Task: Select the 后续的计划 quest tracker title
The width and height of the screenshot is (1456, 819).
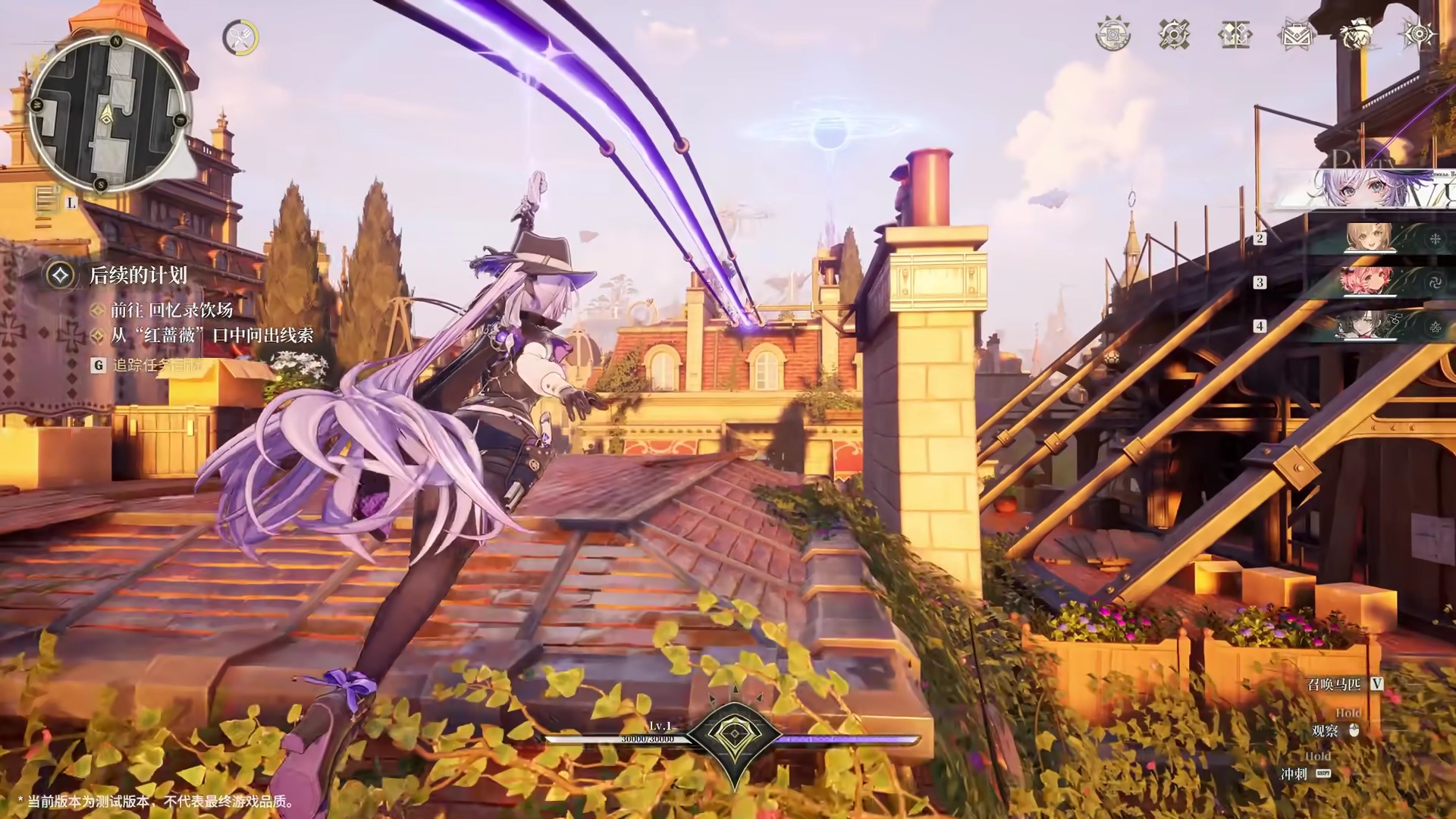Action: [138, 275]
